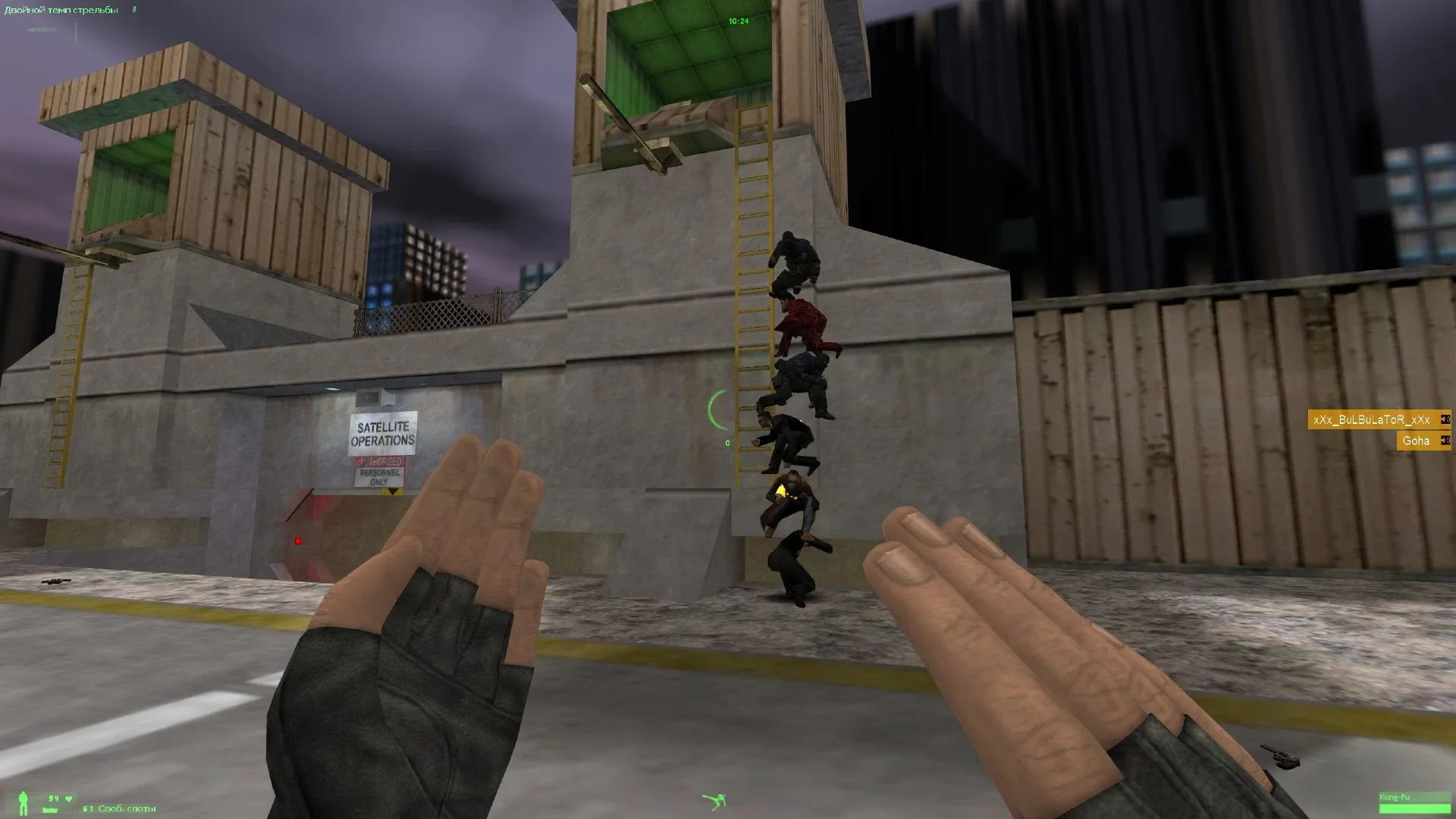Select the Kung-Fu label in weapon bar

1395,797
